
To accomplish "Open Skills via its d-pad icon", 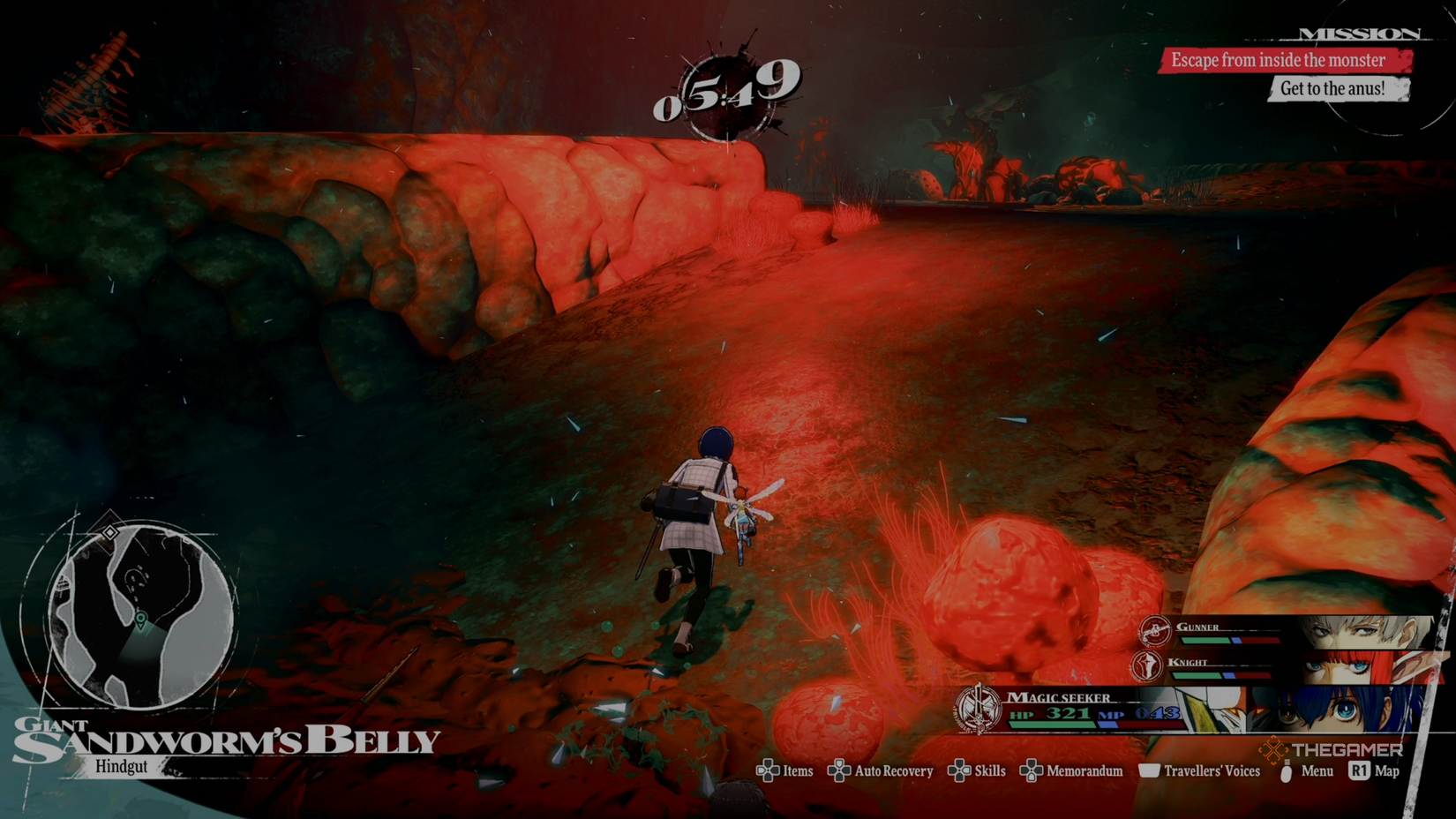I will [958, 770].
